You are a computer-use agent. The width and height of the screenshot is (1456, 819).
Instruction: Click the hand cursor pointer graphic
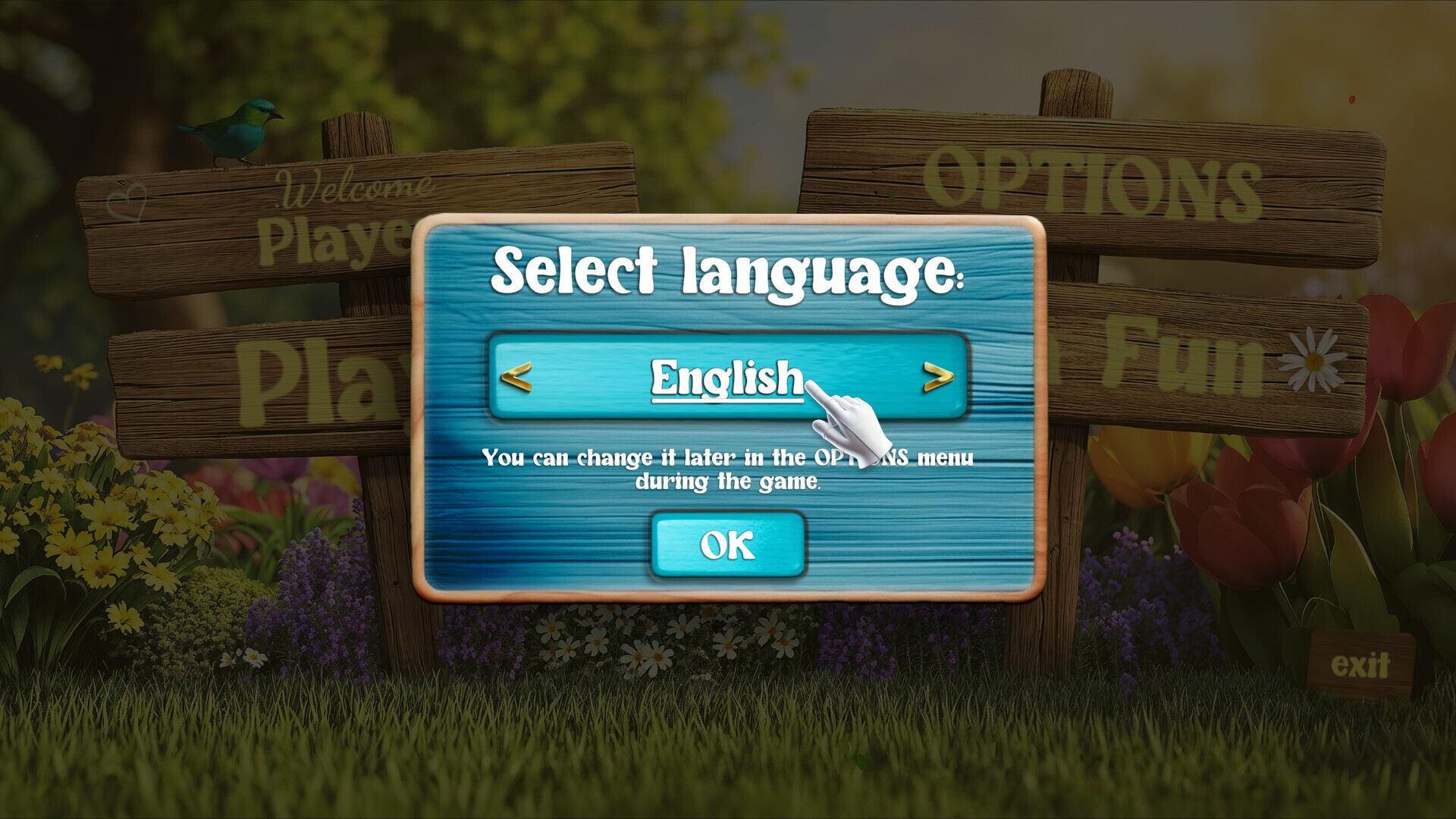(849, 425)
